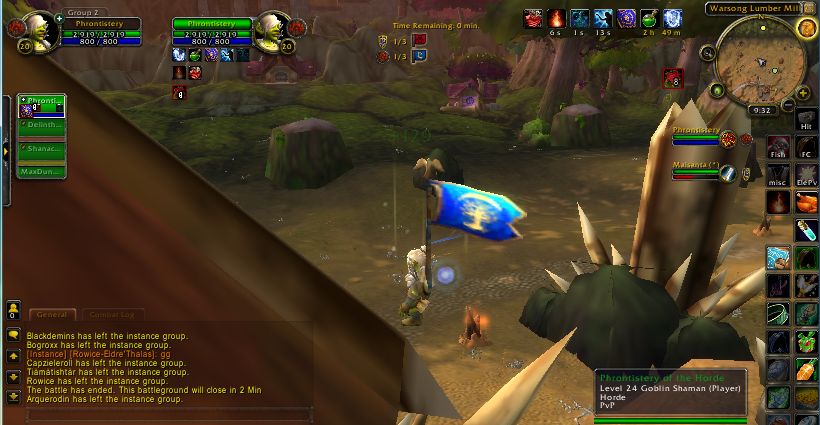Viewport: 820px width, 425px height.
Task: Select MaxDun in the raid frames
Action: (x=41, y=171)
